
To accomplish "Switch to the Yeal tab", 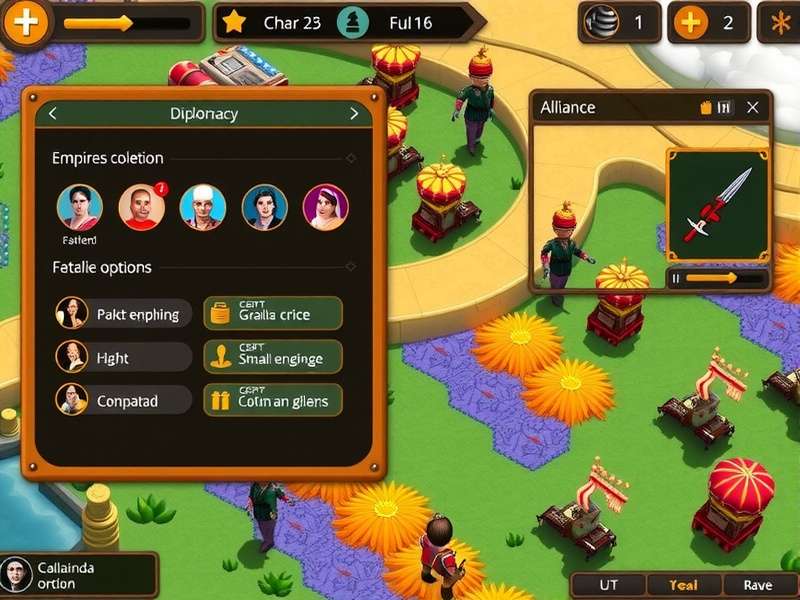I will tap(683, 586).
